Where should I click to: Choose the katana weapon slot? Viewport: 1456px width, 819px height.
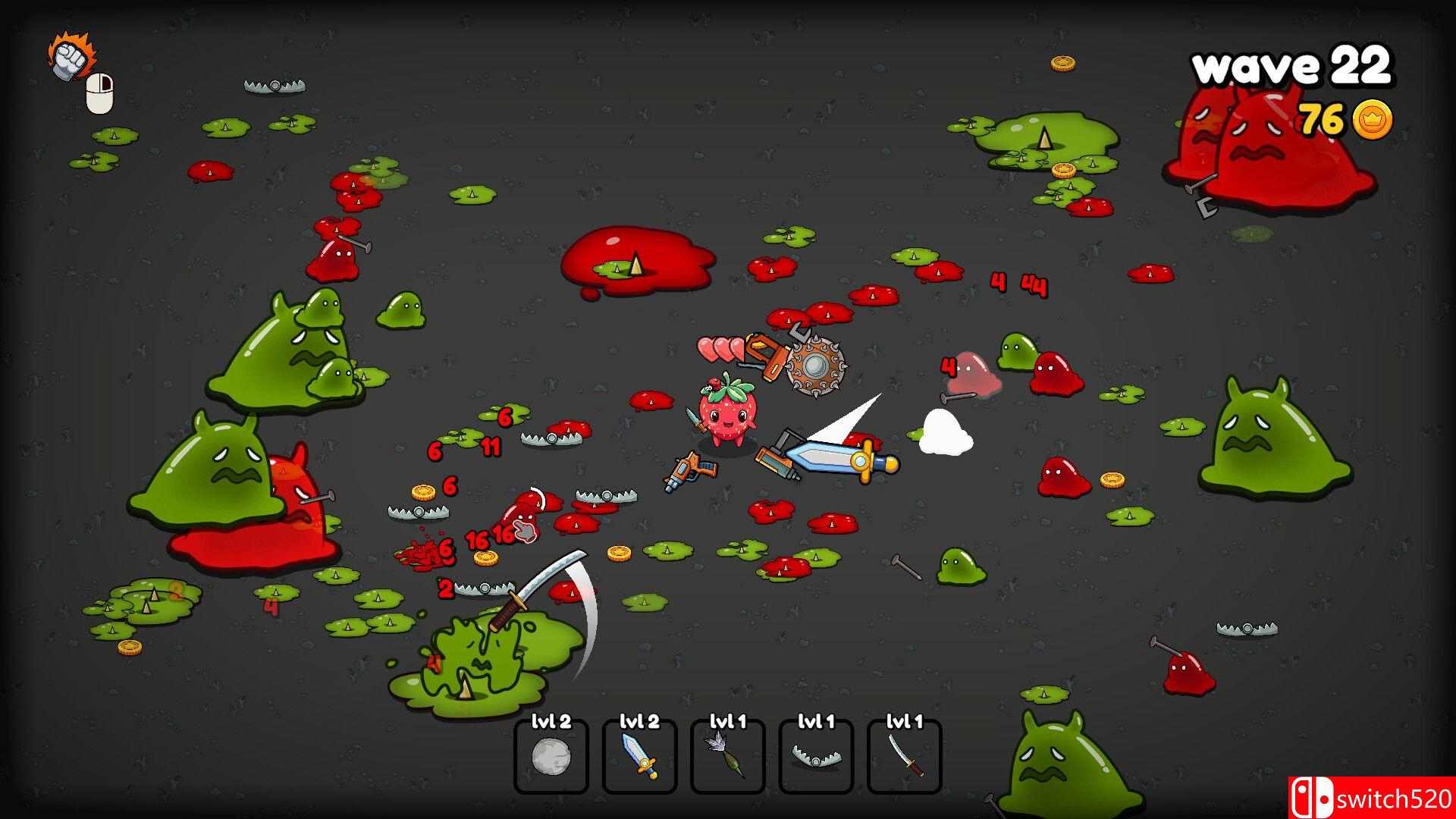tap(905, 755)
